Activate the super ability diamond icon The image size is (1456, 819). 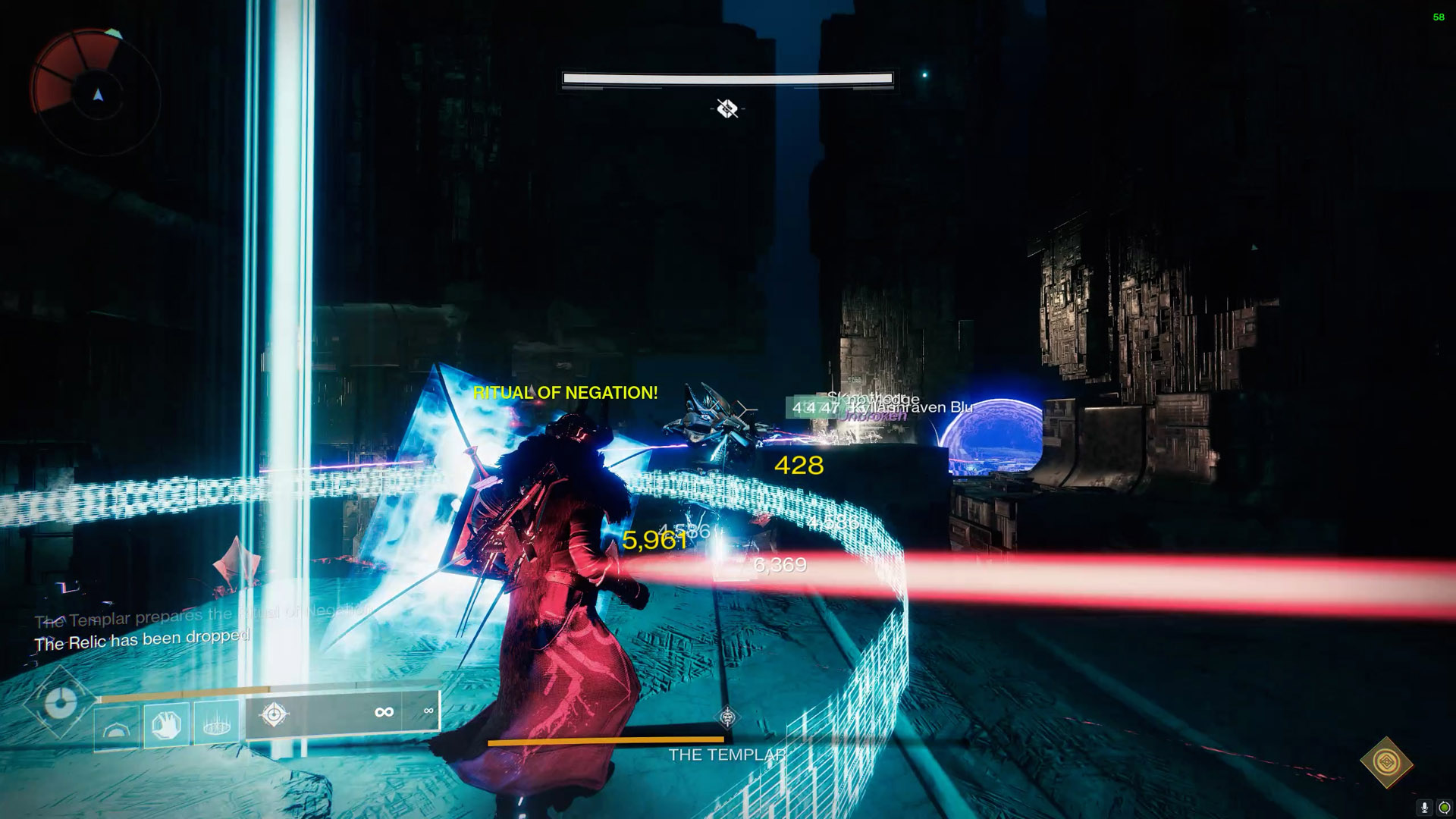(x=59, y=703)
